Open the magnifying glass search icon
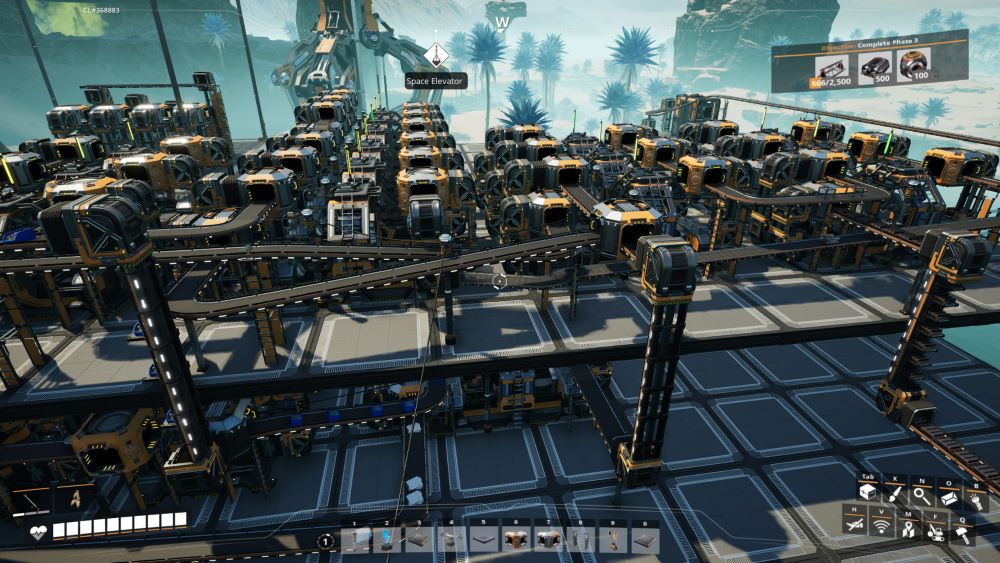Screen dimensions: 1000x563 (920, 495)
